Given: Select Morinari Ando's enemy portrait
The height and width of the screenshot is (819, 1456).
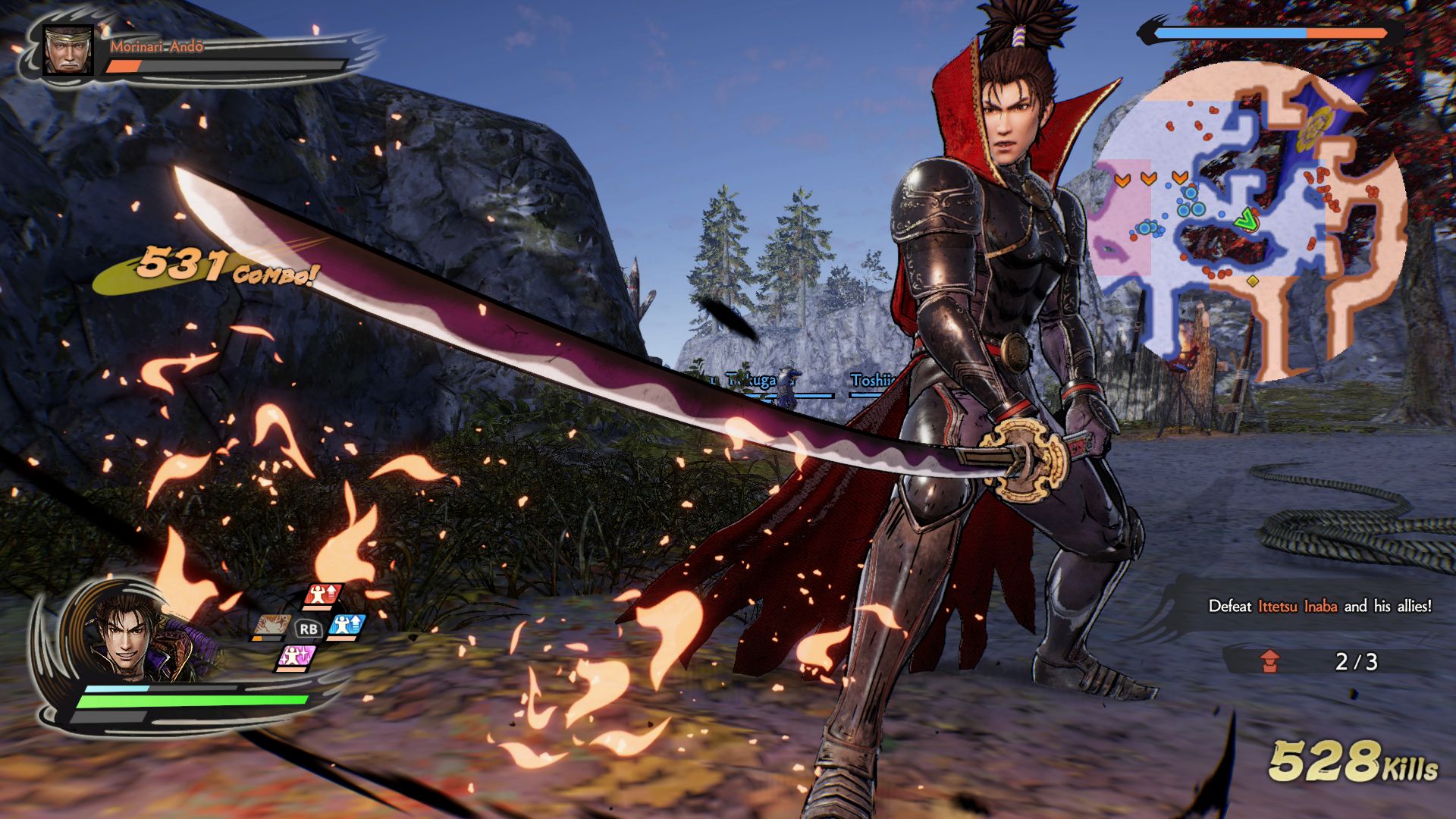Looking at the screenshot, I should click(68, 50).
